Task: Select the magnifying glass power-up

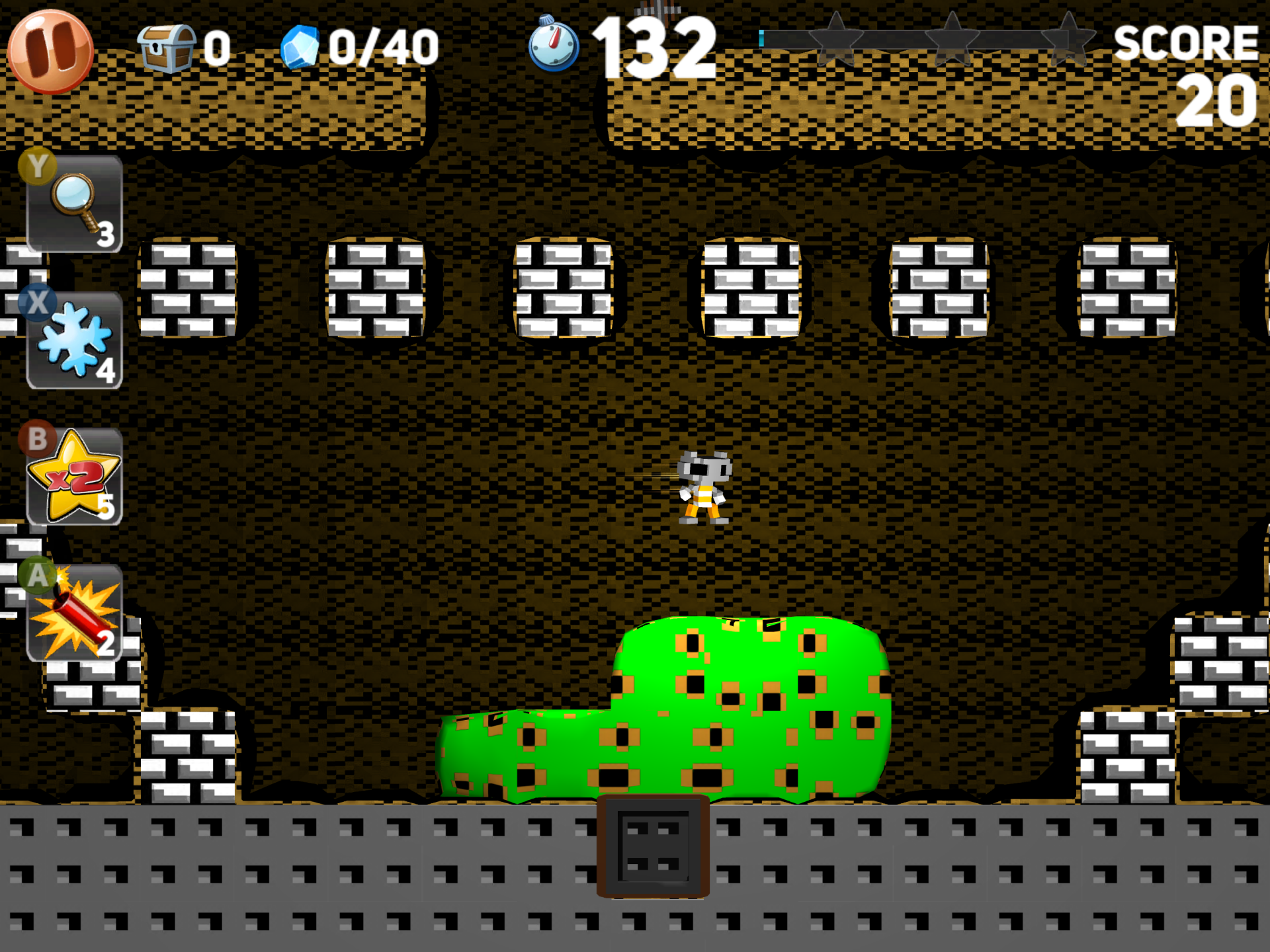Action: click(73, 198)
